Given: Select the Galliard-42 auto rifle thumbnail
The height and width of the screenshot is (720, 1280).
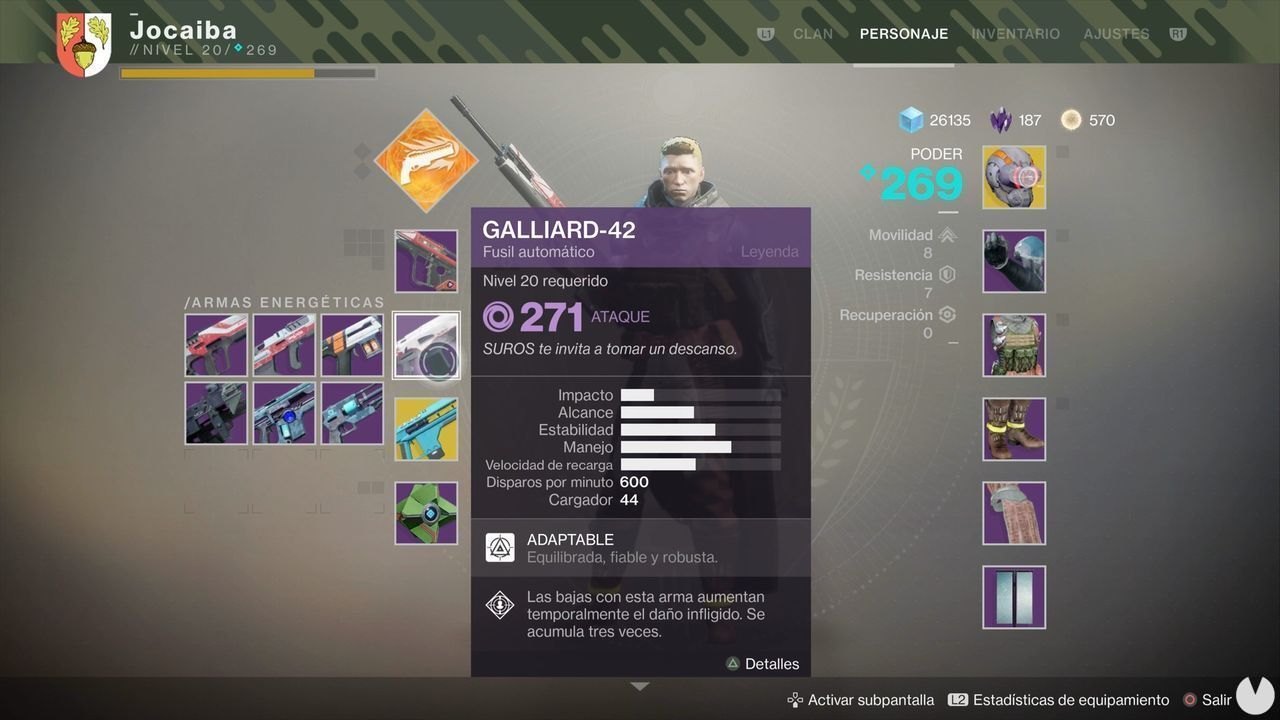Looking at the screenshot, I should click(x=426, y=344).
